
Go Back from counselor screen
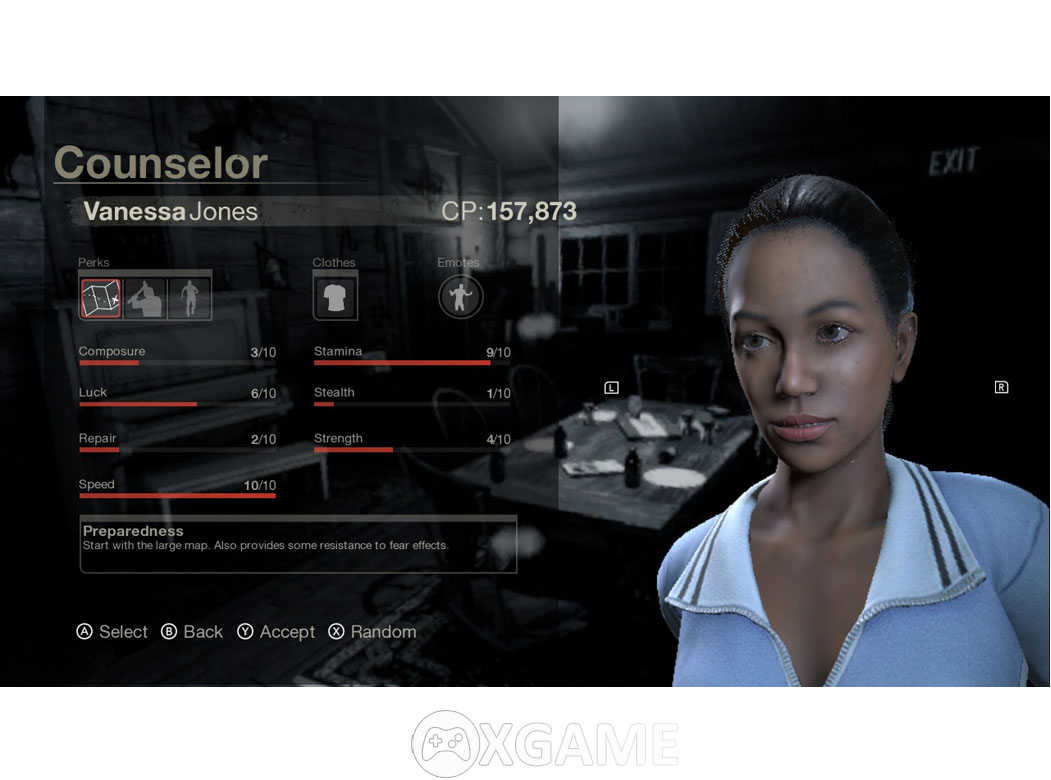tap(192, 632)
